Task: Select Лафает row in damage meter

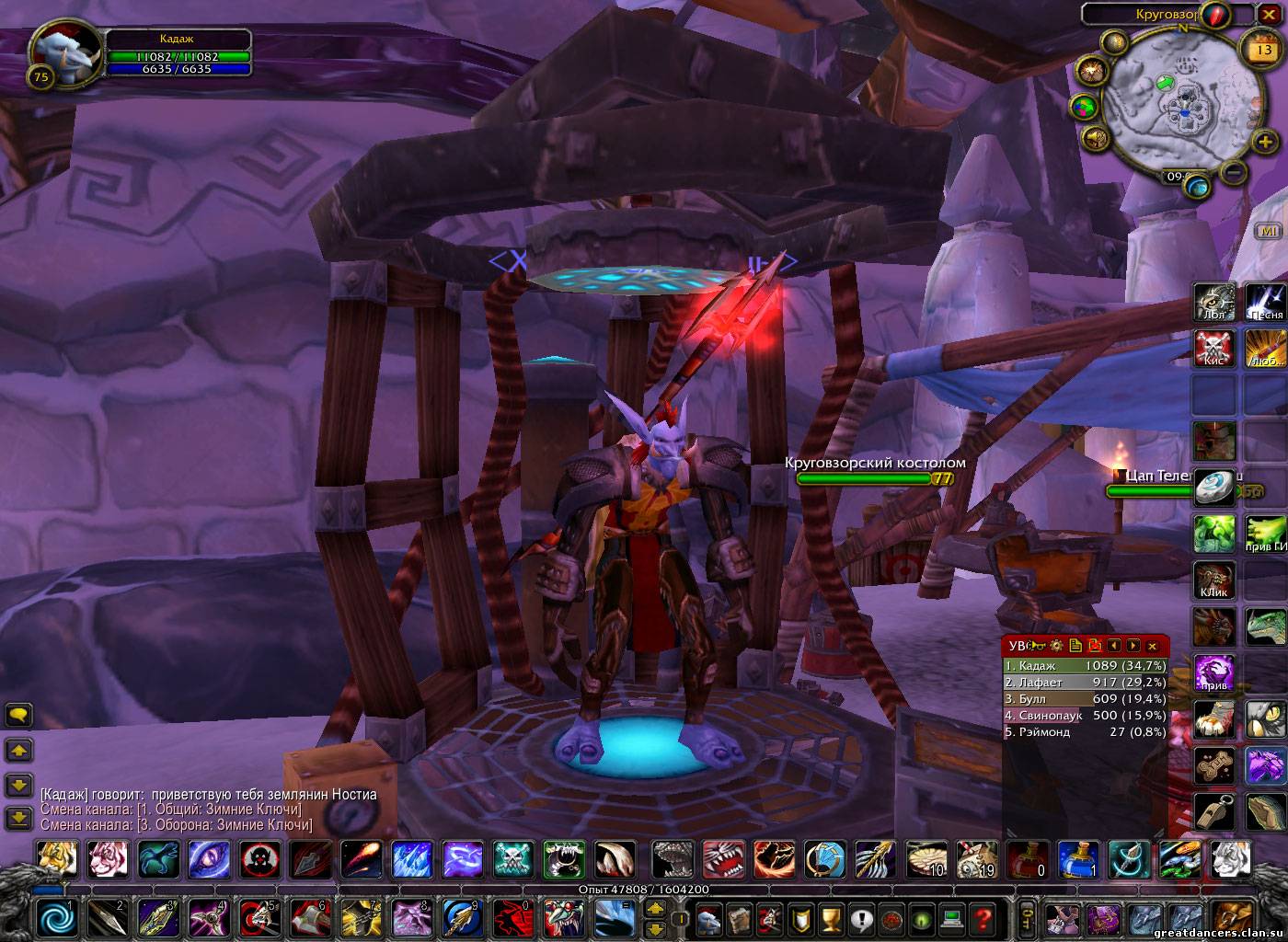Action: point(1086,682)
